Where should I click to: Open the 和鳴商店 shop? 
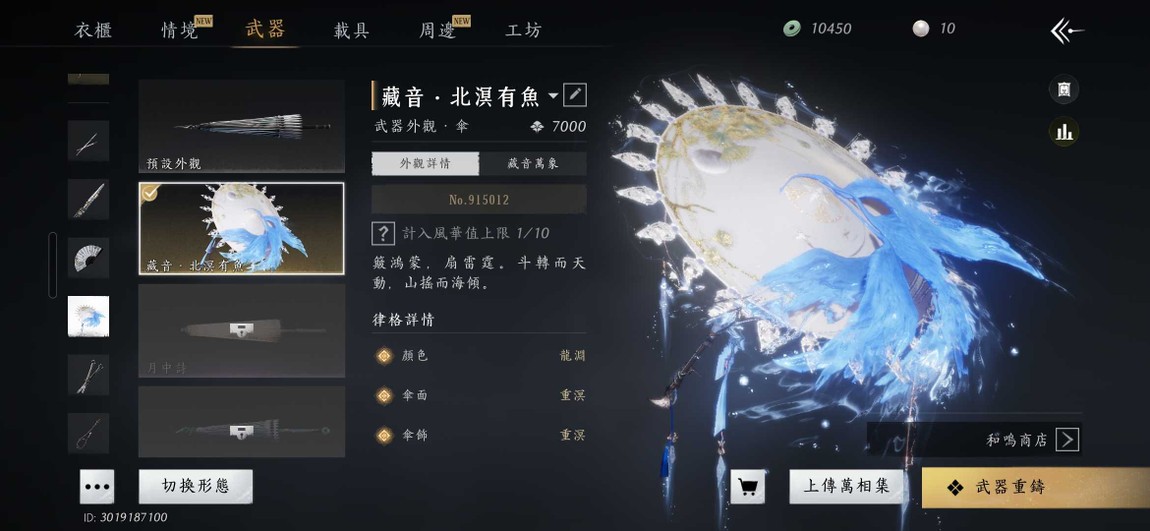click(x=1030, y=439)
